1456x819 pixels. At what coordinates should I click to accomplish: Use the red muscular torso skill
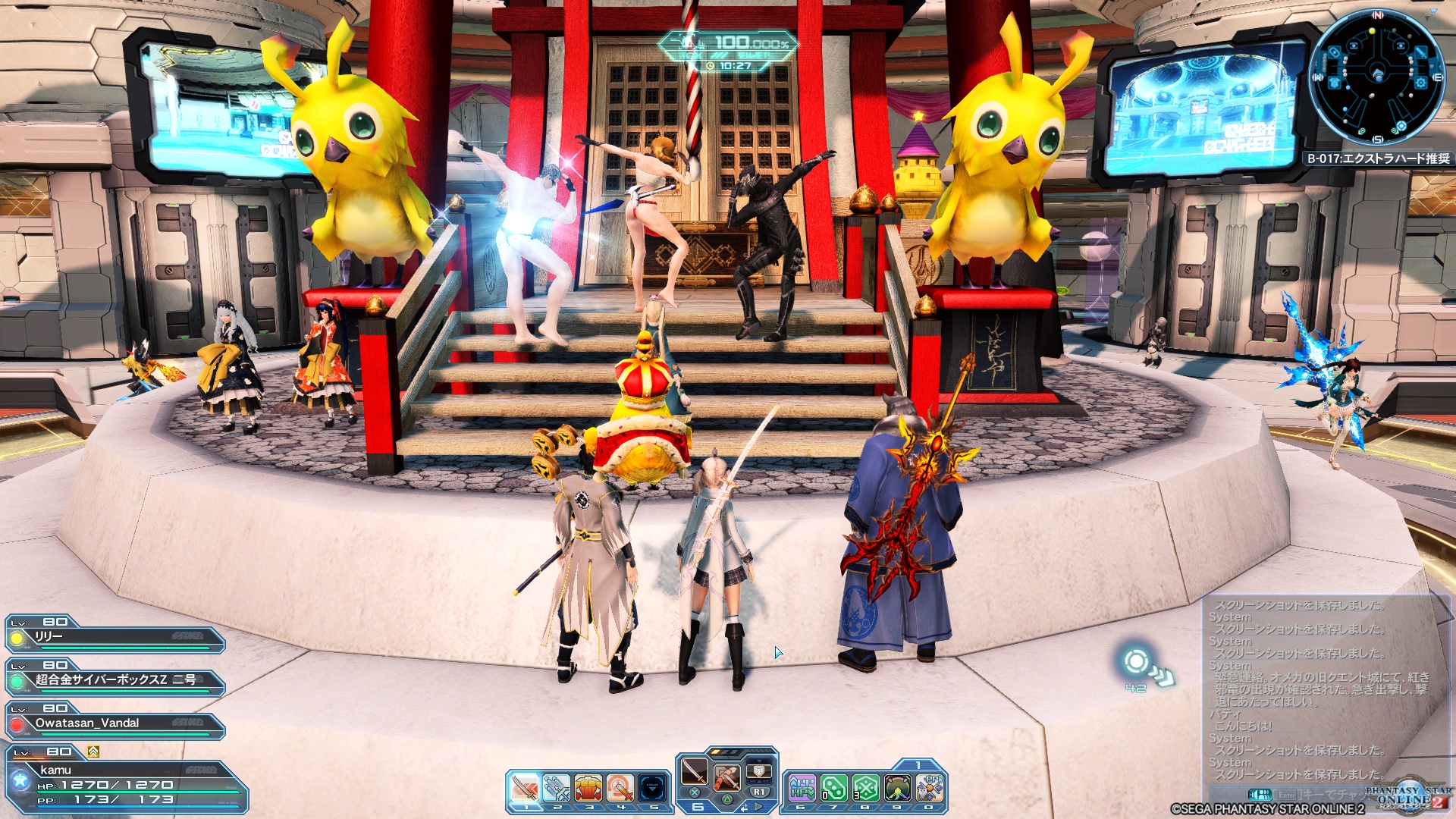point(588,789)
